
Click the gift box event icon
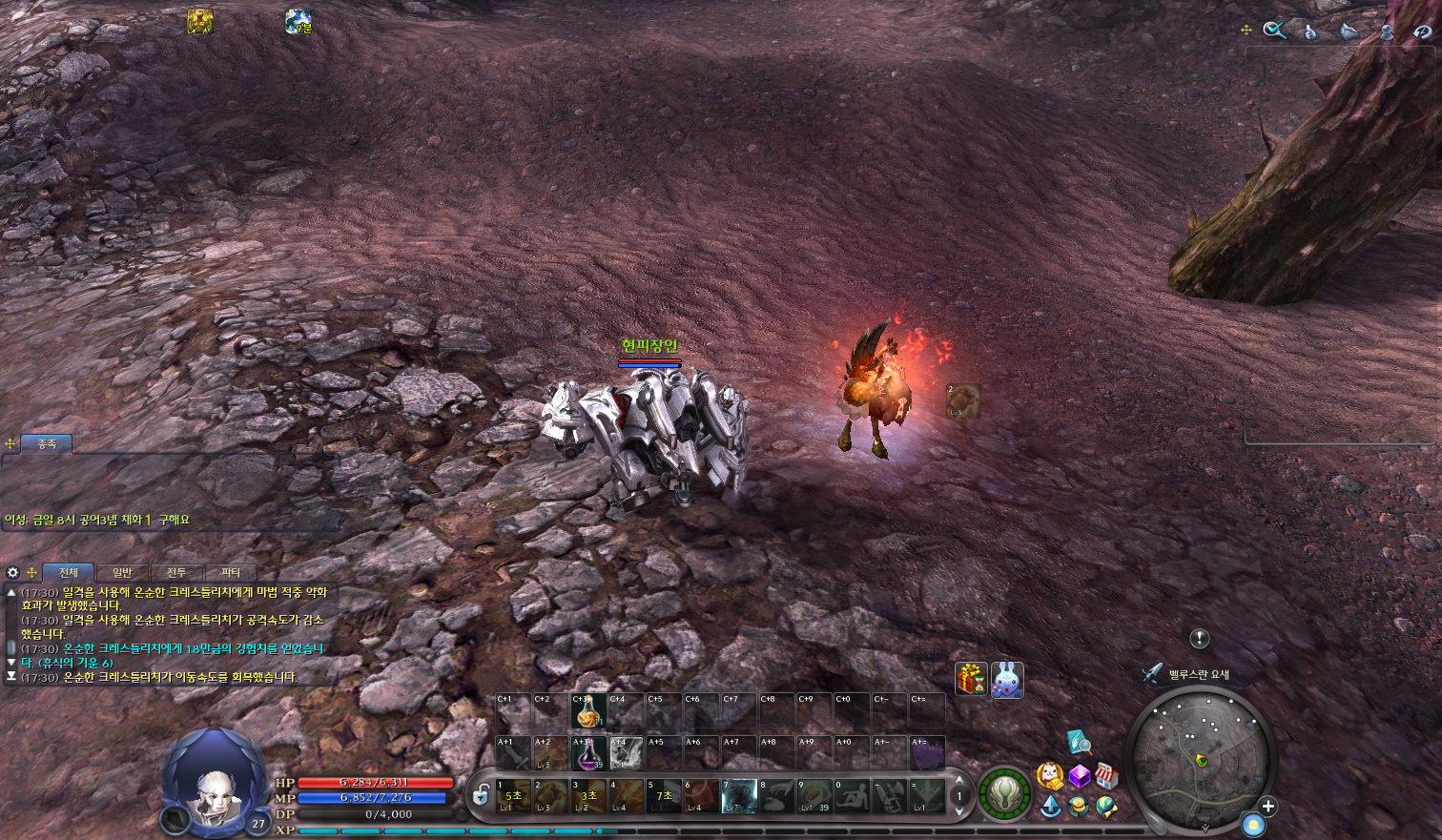[x=971, y=680]
